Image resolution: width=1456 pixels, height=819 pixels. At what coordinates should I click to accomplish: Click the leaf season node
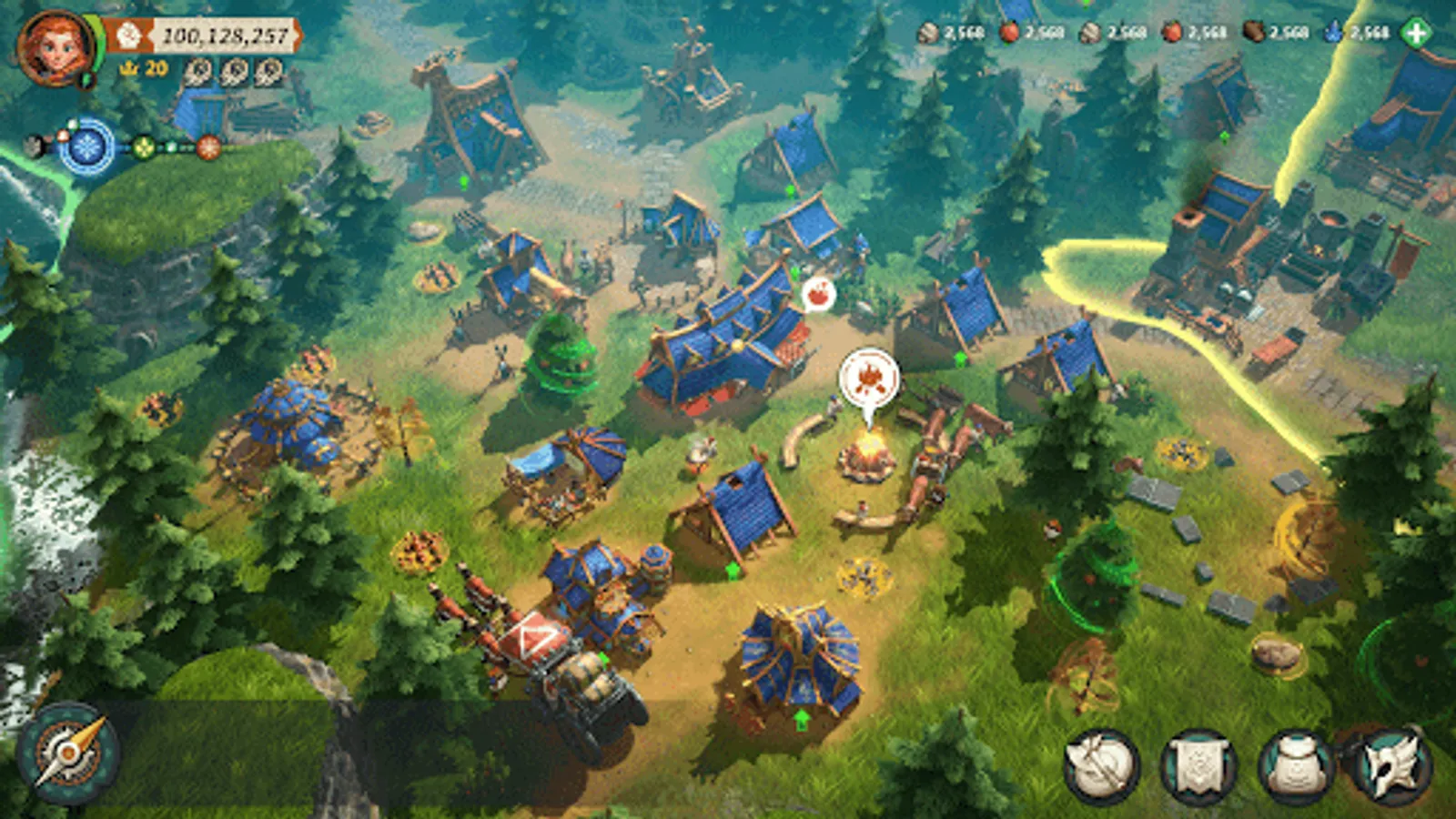click(x=143, y=147)
